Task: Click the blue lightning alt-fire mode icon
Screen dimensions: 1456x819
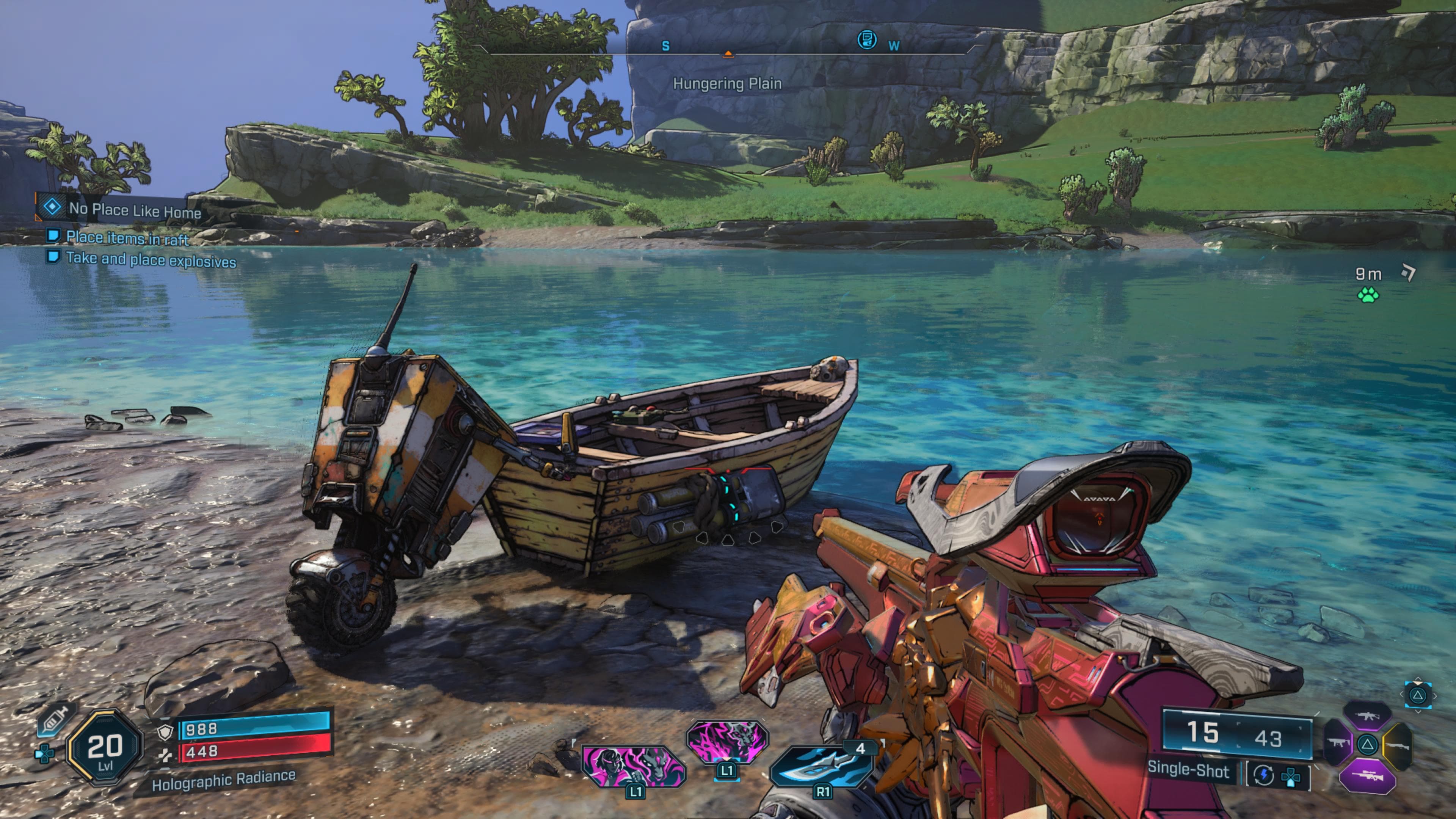Action: (x=1263, y=775)
